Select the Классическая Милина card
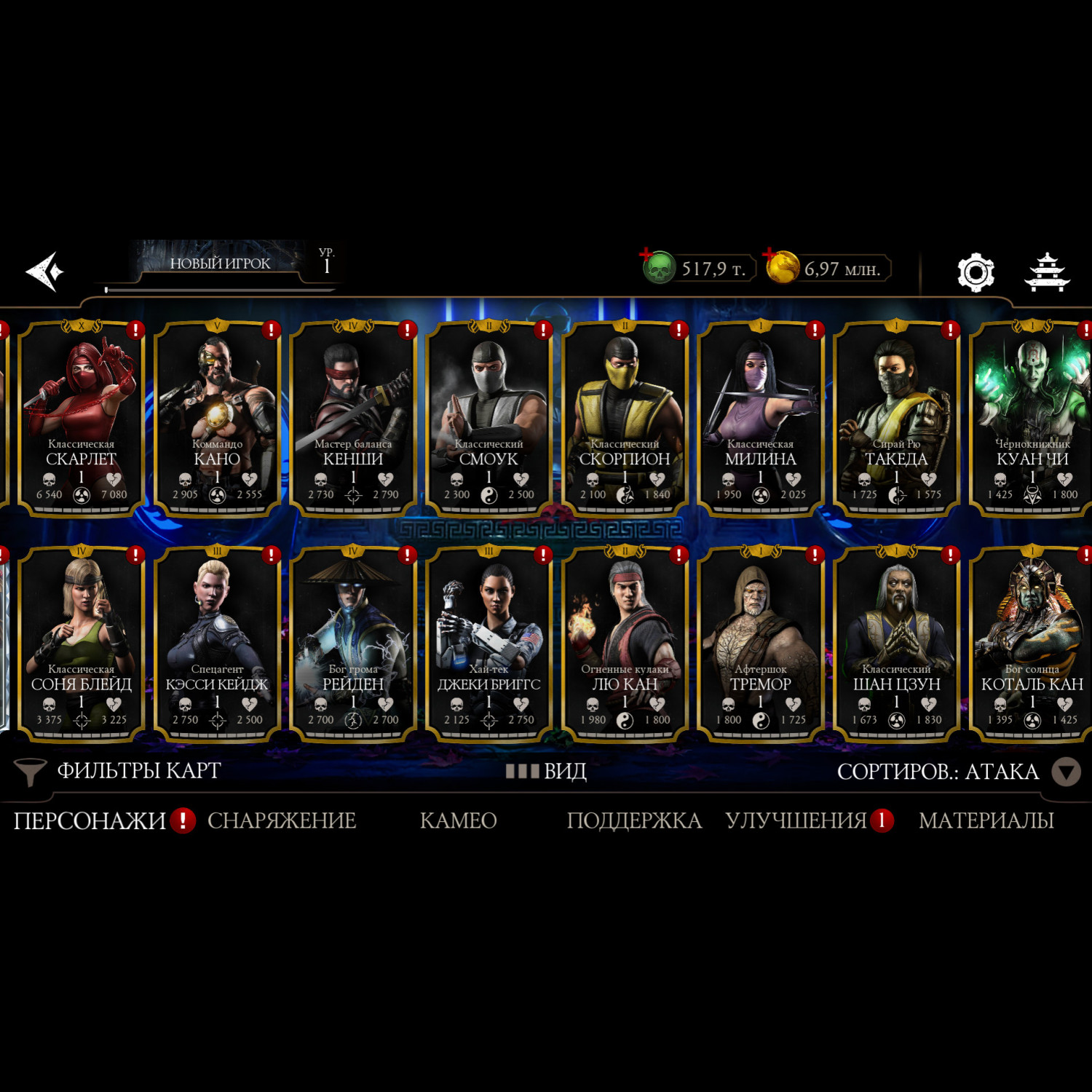This screenshot has width=1092, height=1092. [760, 419]
